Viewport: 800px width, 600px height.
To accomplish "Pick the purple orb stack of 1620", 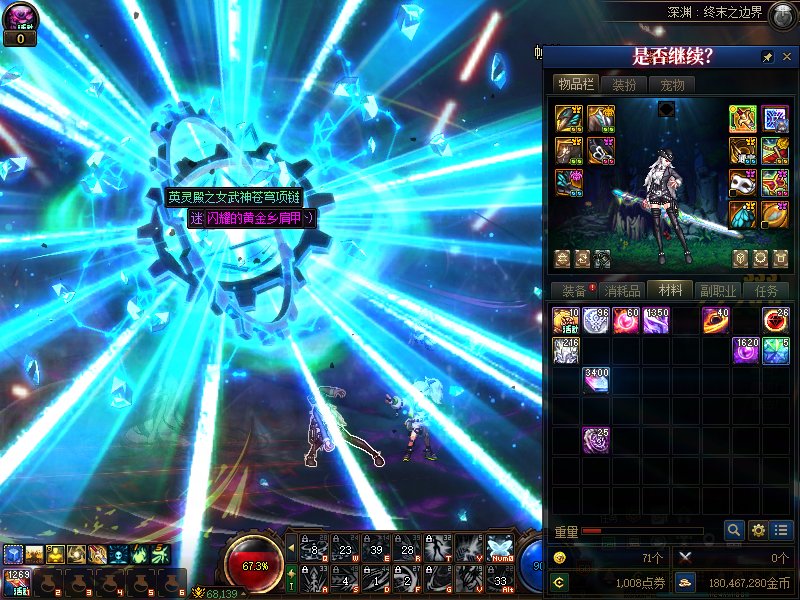I will 746,351.
